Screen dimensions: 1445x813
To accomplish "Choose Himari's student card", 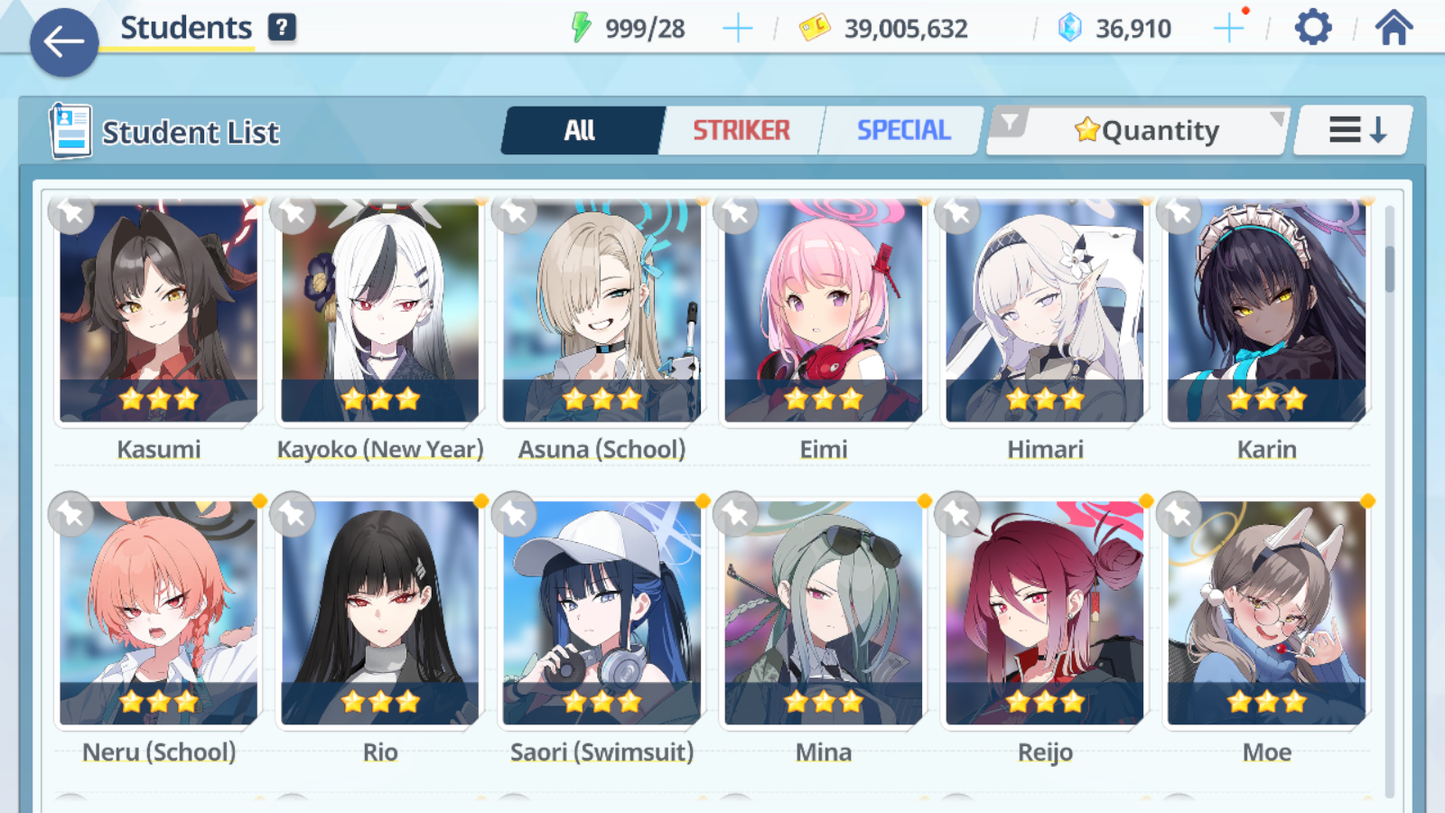I will (x=1045, y=312).
